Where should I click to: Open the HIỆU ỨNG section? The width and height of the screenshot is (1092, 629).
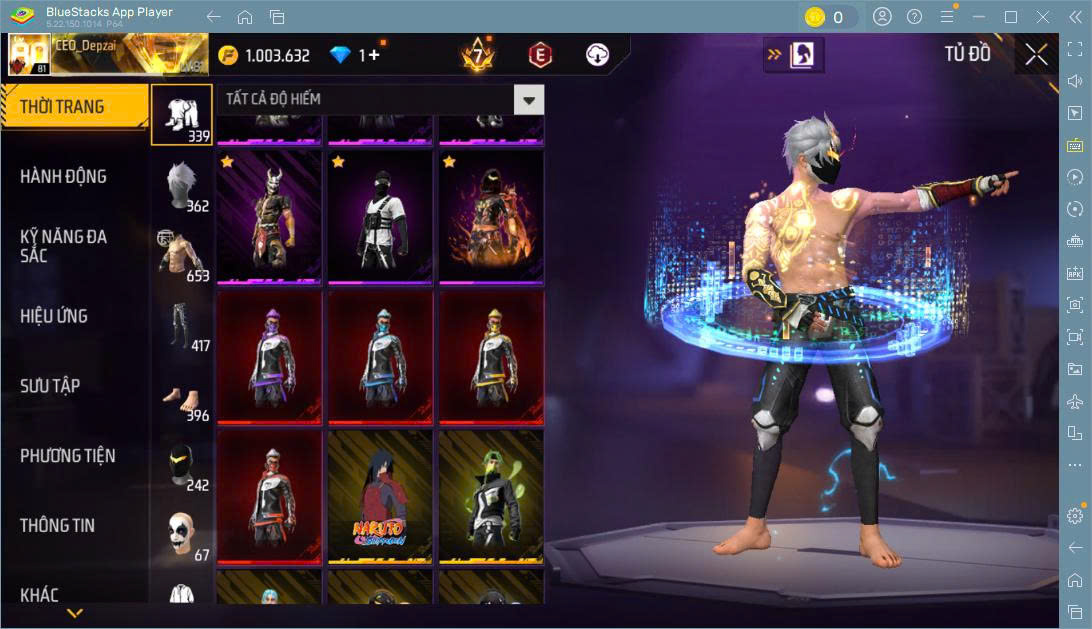click(54, 316)
